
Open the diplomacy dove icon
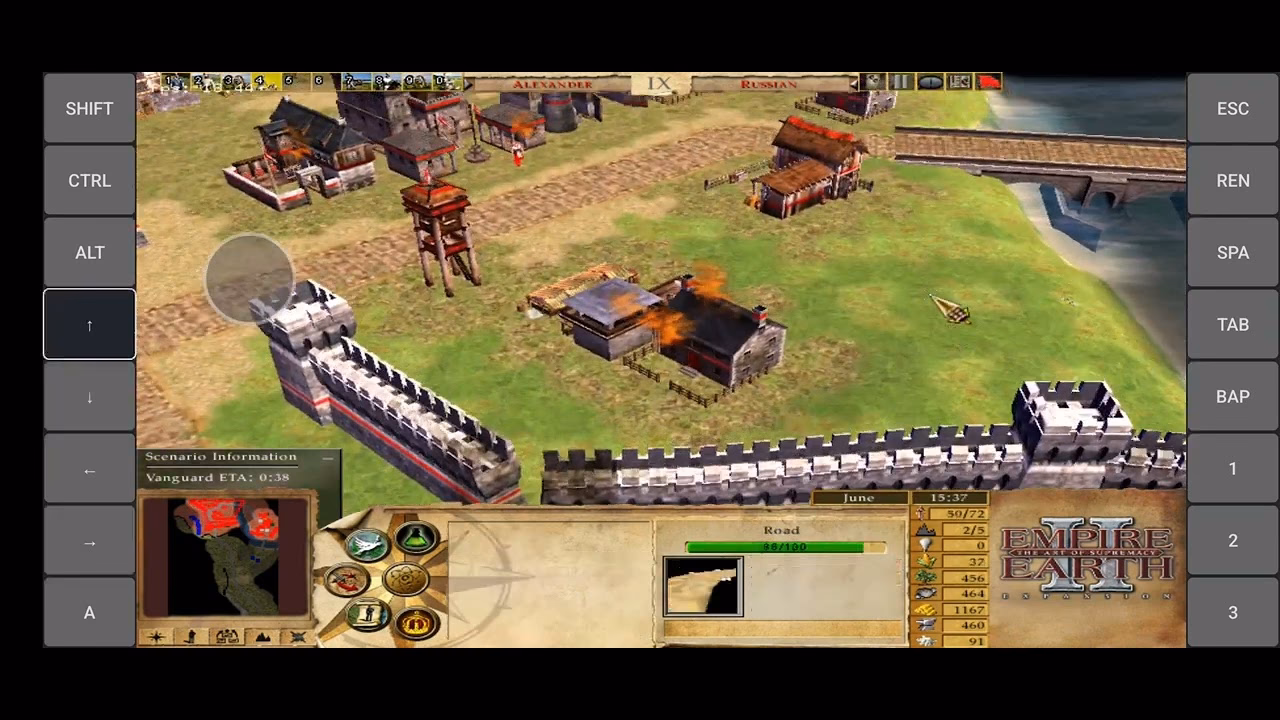coord(365,545)
